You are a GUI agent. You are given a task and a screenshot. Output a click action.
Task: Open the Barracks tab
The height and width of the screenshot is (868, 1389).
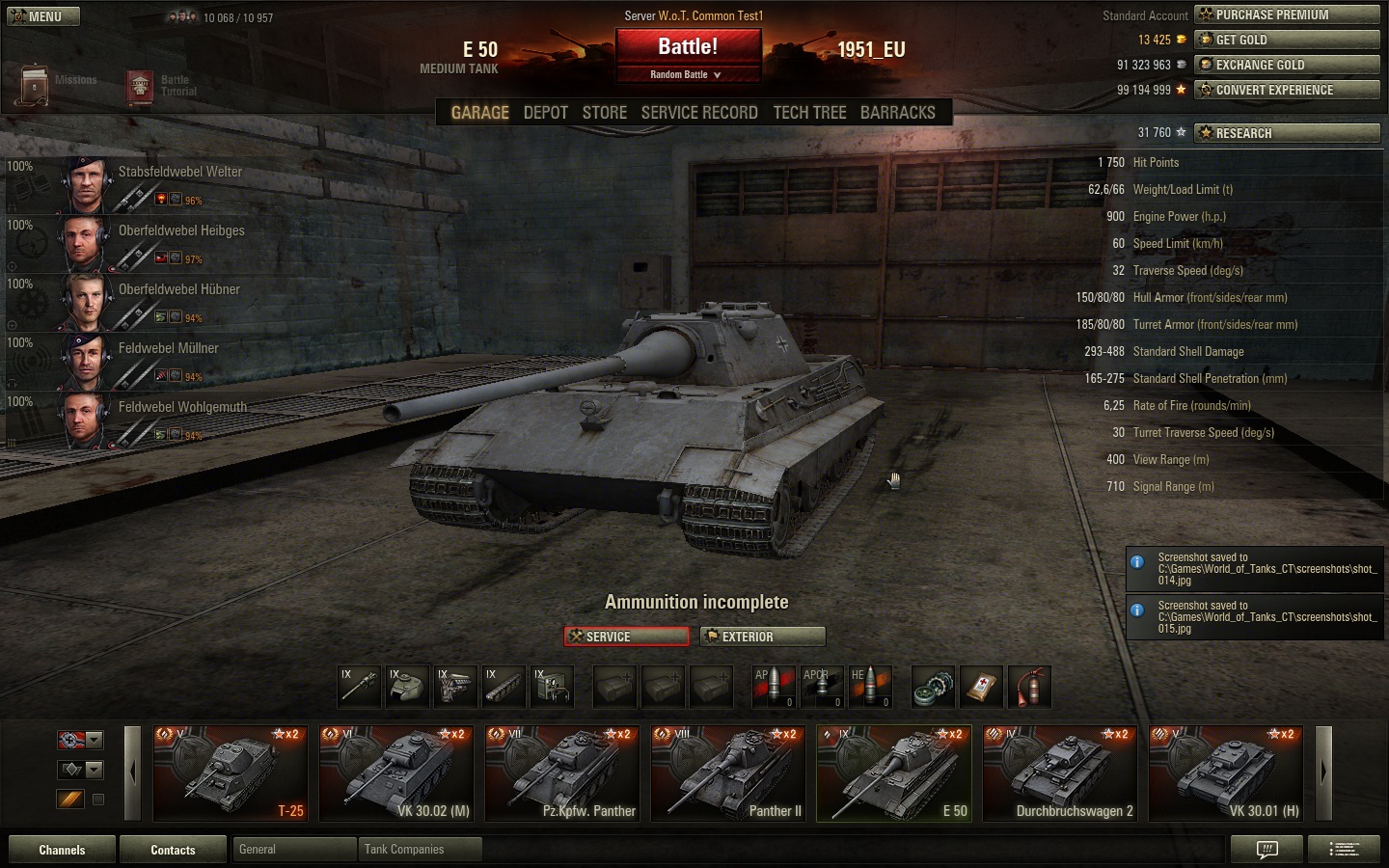[x=897, y=113]
